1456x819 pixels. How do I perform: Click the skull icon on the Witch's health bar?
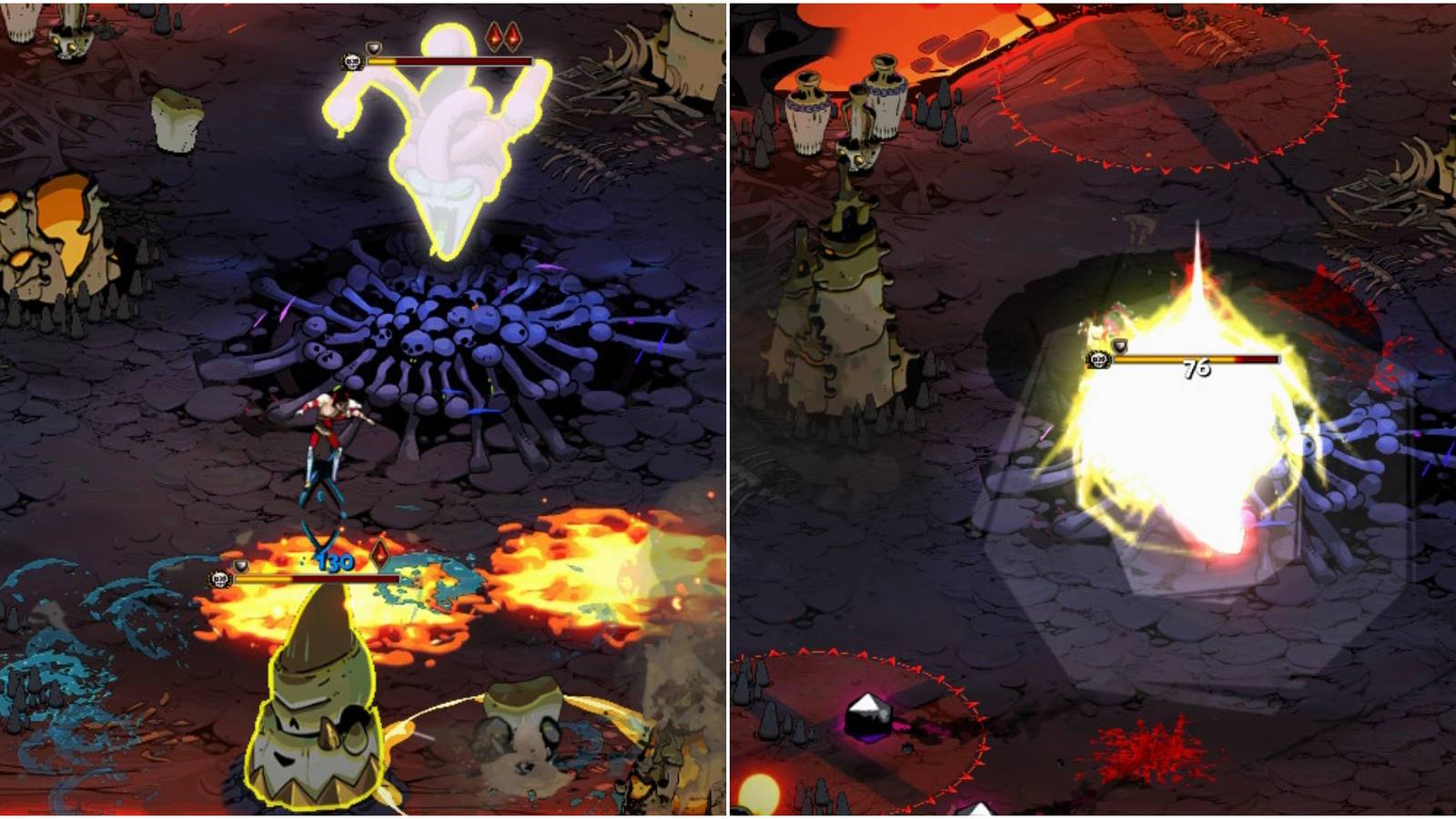tap(353, 61)
